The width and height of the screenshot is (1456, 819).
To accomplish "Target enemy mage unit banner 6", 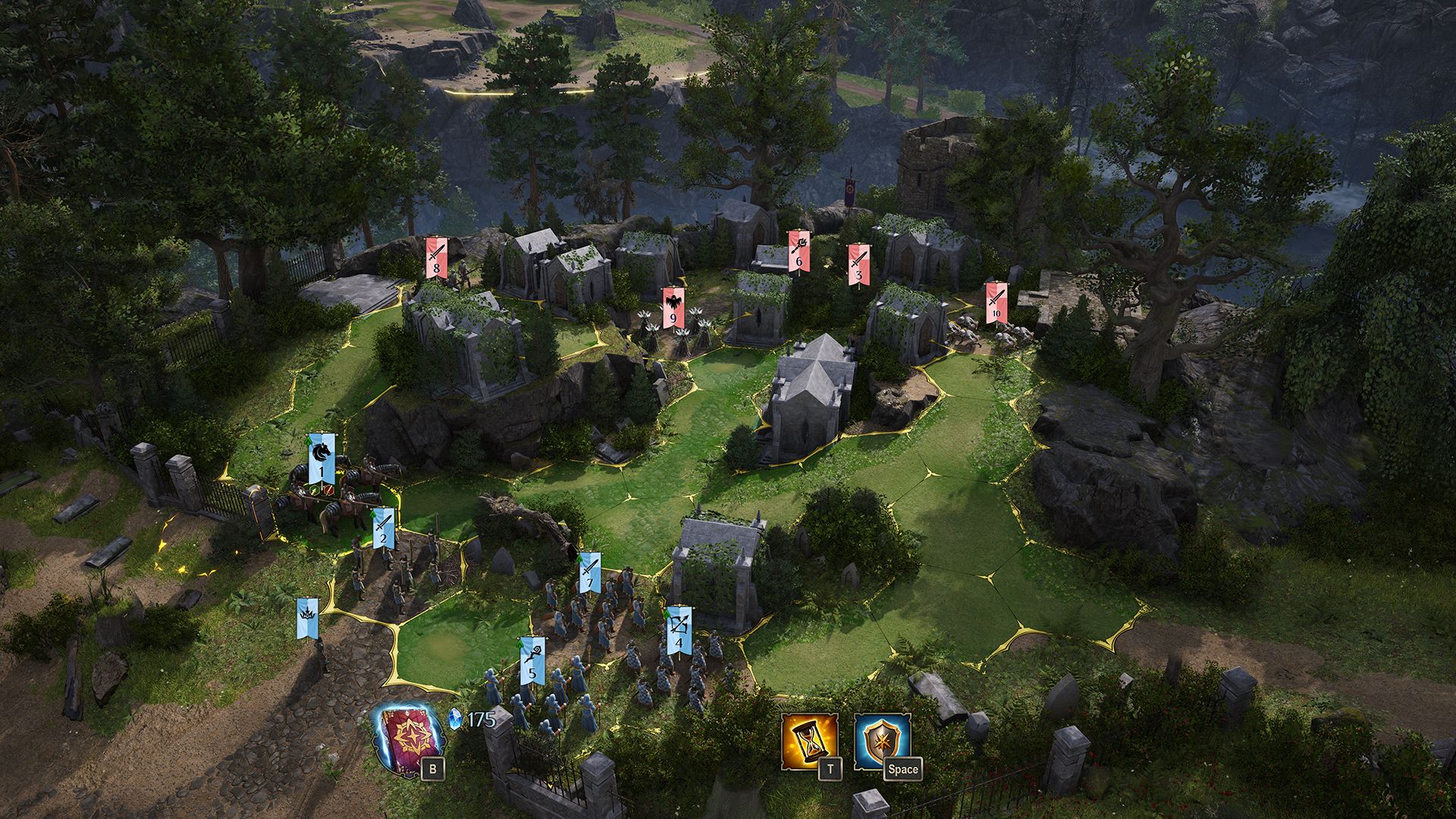I will pyautogui.click(x=798, y=251).
